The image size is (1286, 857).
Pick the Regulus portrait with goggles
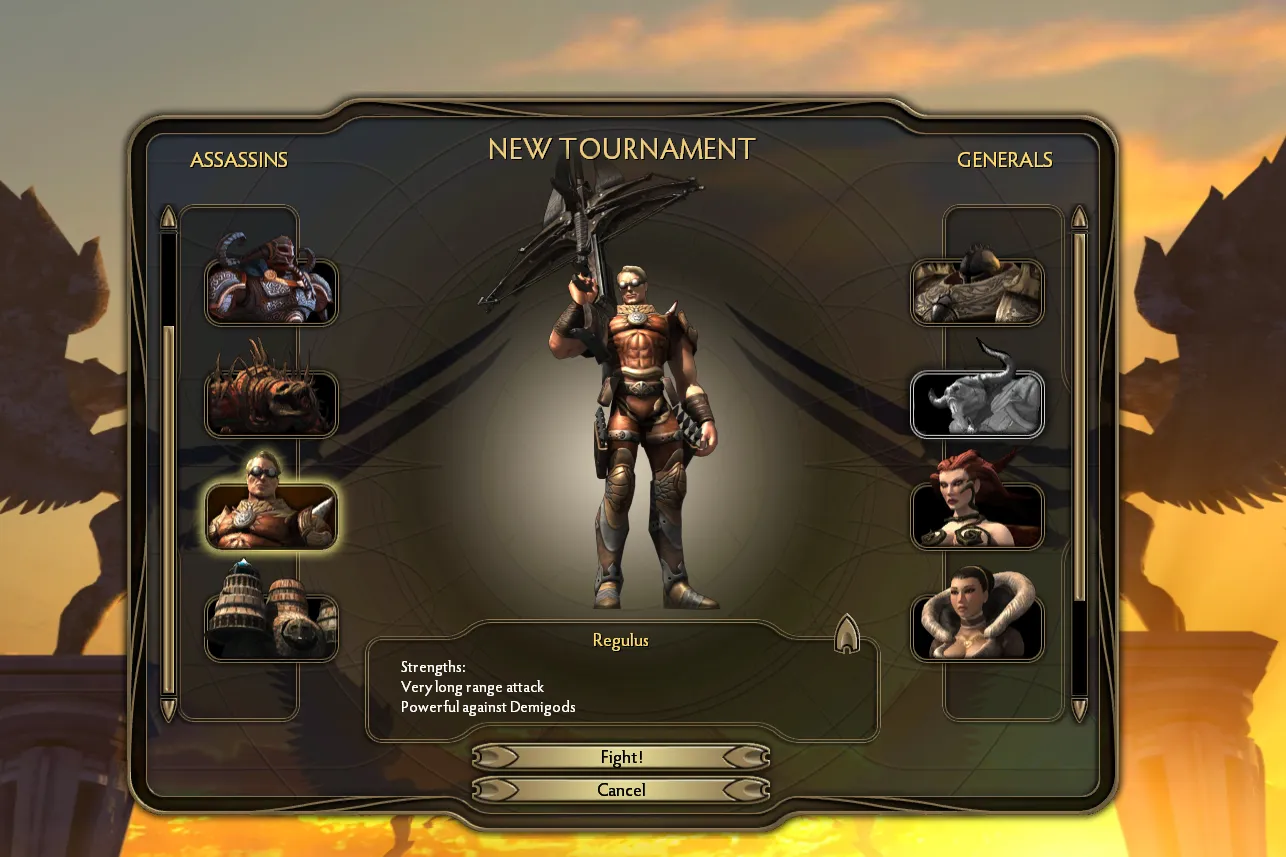click(271, 516)
